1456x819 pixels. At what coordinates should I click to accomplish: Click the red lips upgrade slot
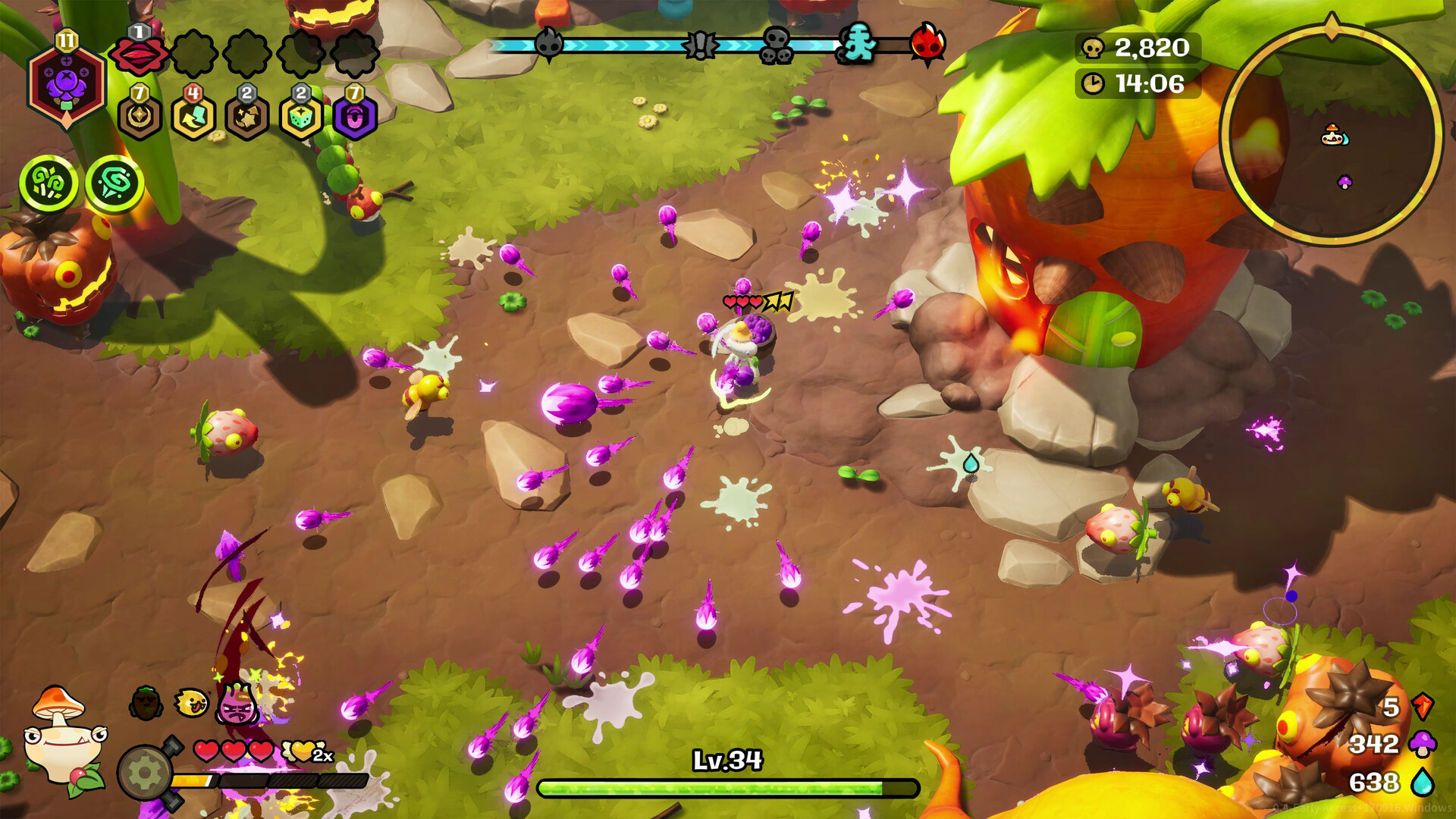click(x=139, y=54)
